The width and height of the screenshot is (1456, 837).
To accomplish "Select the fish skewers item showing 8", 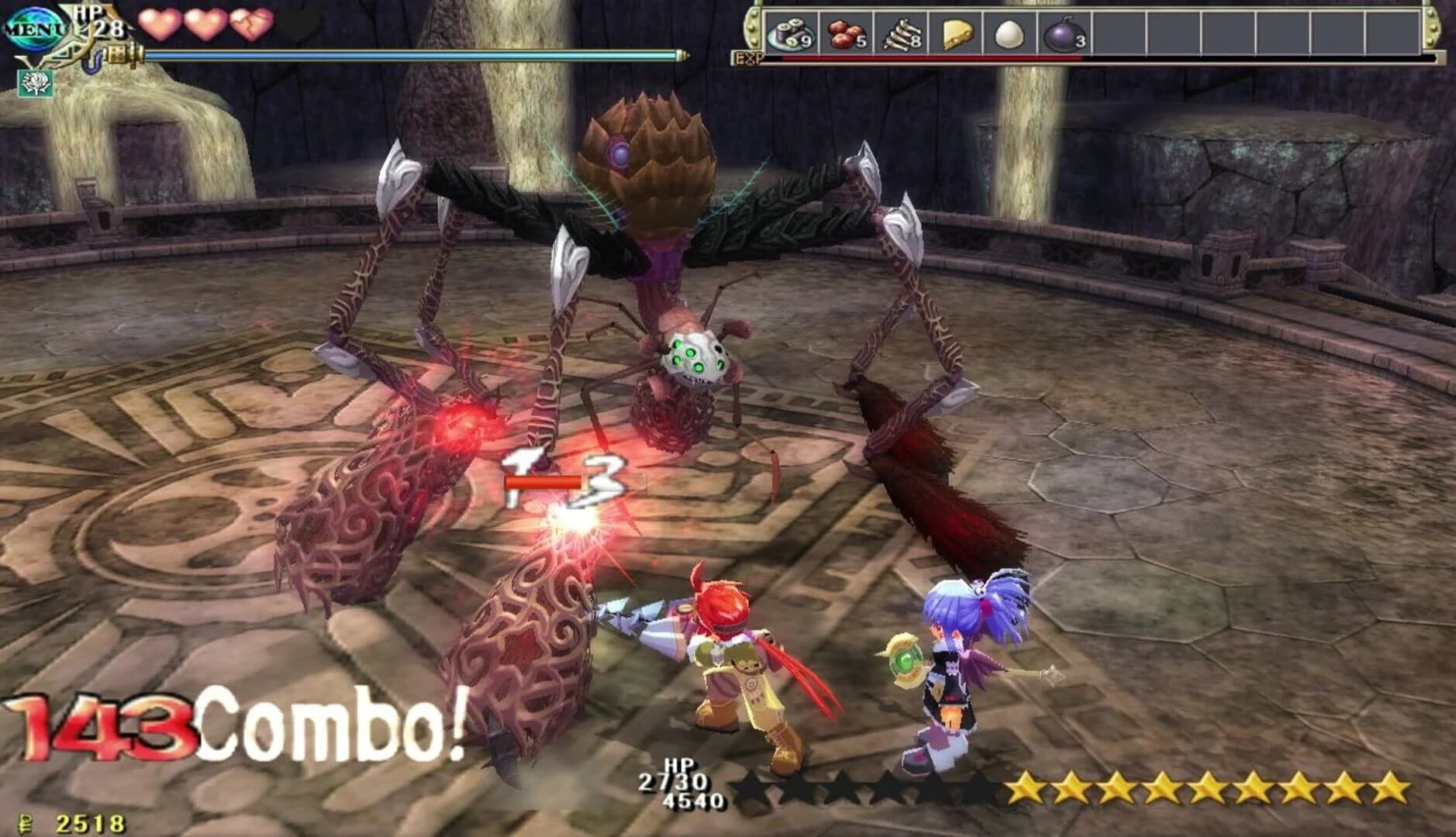I will click(x=903, y=33).
